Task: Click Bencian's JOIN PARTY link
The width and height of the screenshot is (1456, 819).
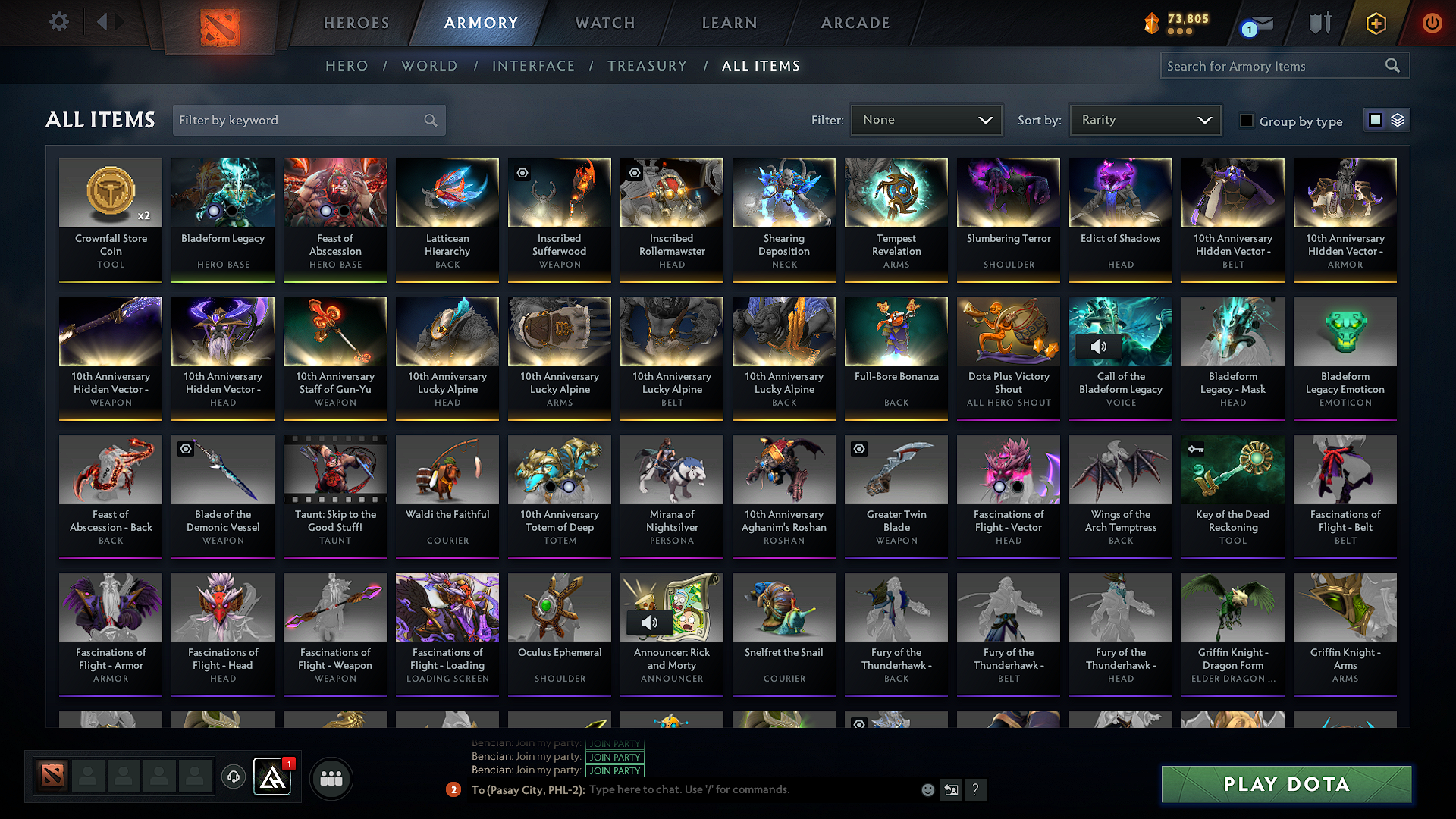Action: pos(614,757)
